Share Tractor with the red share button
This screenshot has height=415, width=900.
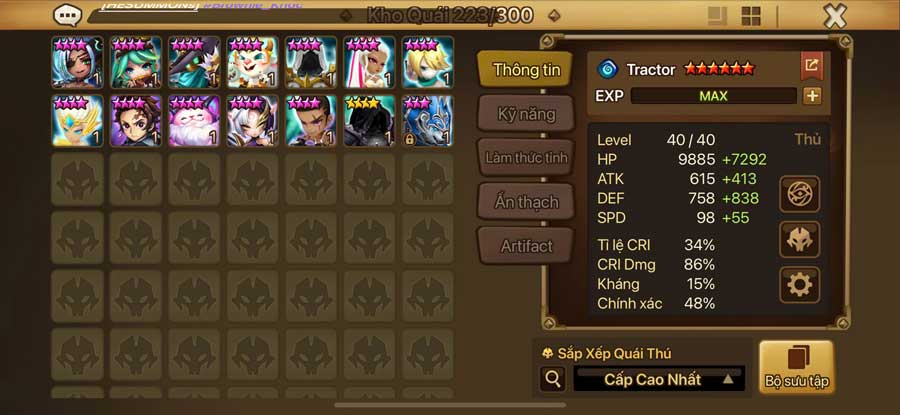pos(811,67)
